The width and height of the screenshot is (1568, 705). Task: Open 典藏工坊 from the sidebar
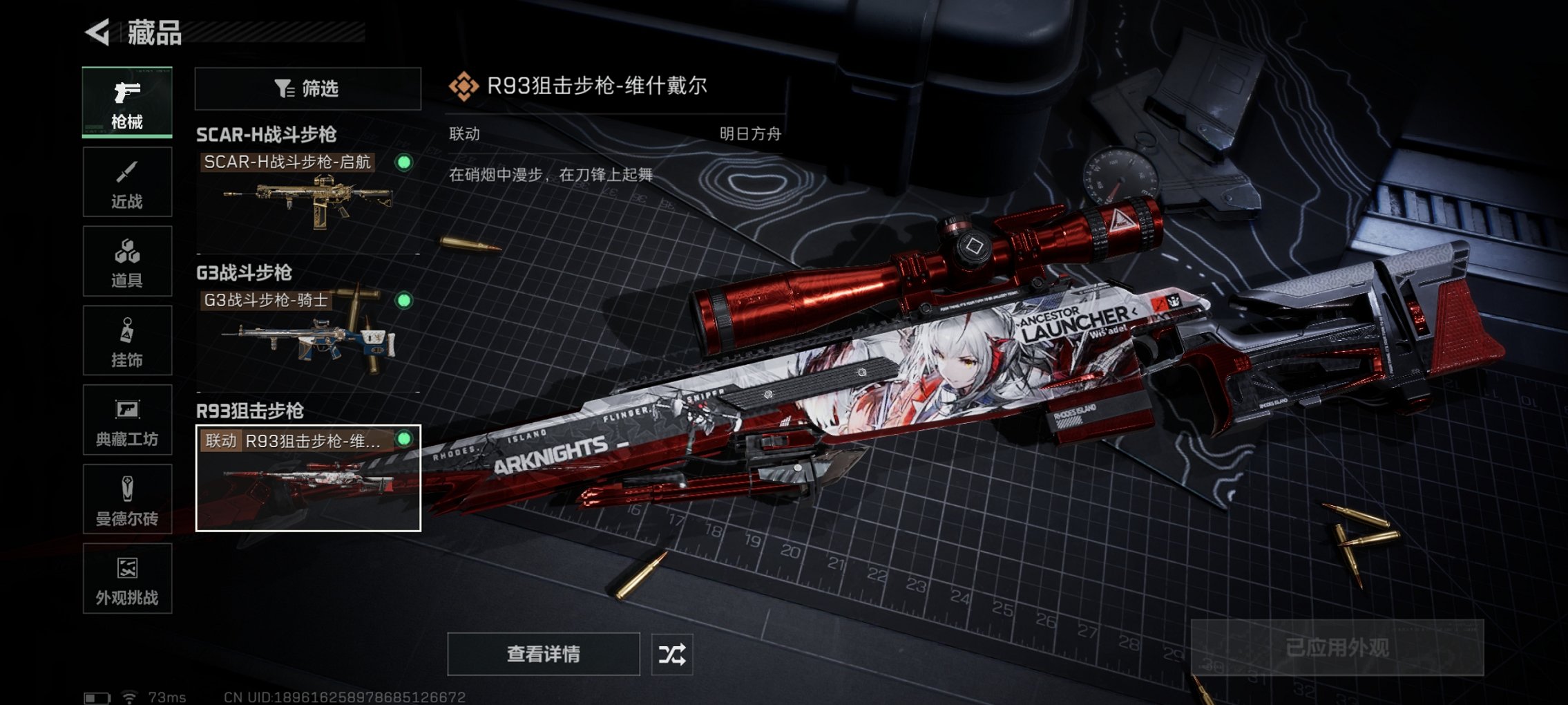[x=127, y=420]
